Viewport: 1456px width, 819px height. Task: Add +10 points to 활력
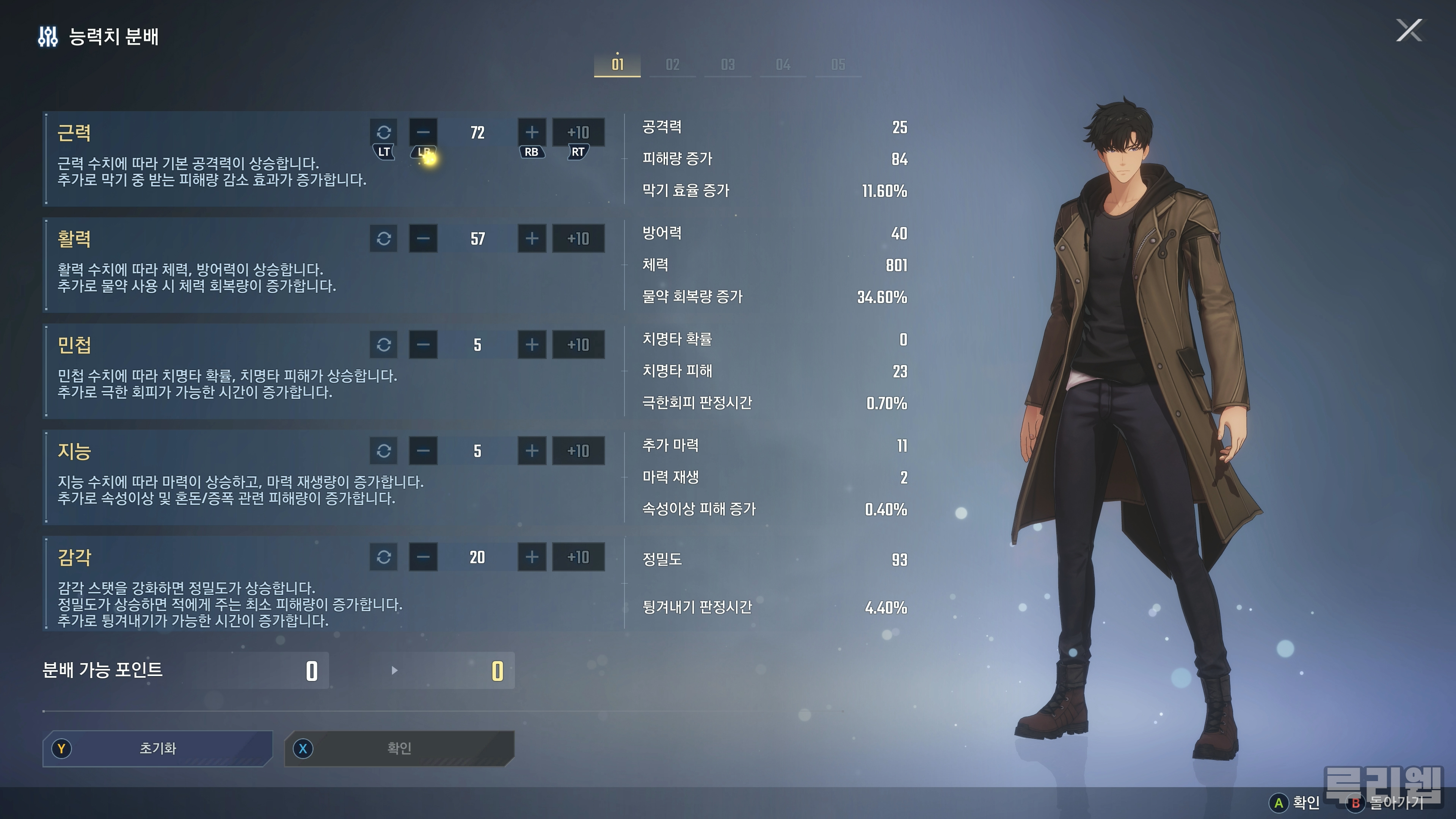tap(577, 238)
